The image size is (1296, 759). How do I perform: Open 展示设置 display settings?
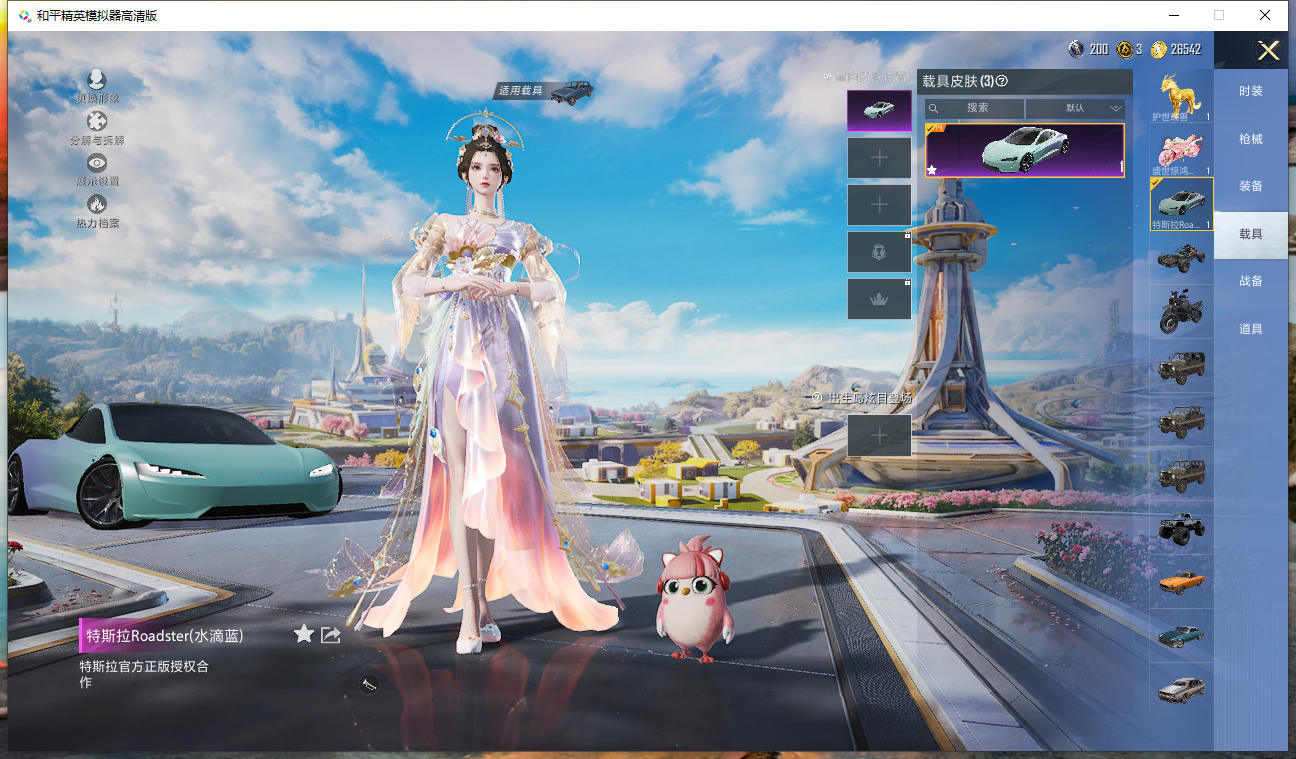[x=97, y=169]
